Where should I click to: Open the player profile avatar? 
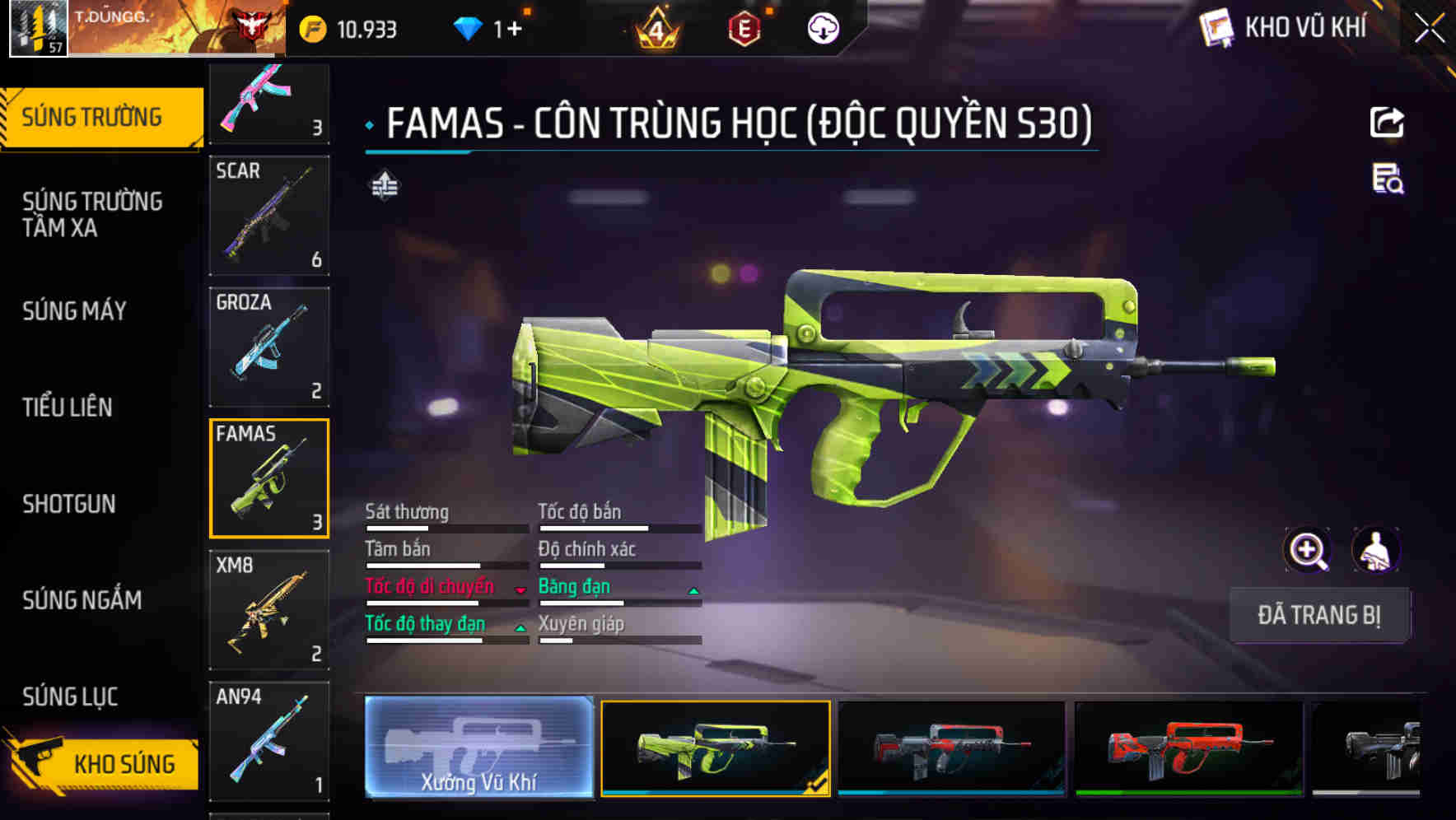38,28
